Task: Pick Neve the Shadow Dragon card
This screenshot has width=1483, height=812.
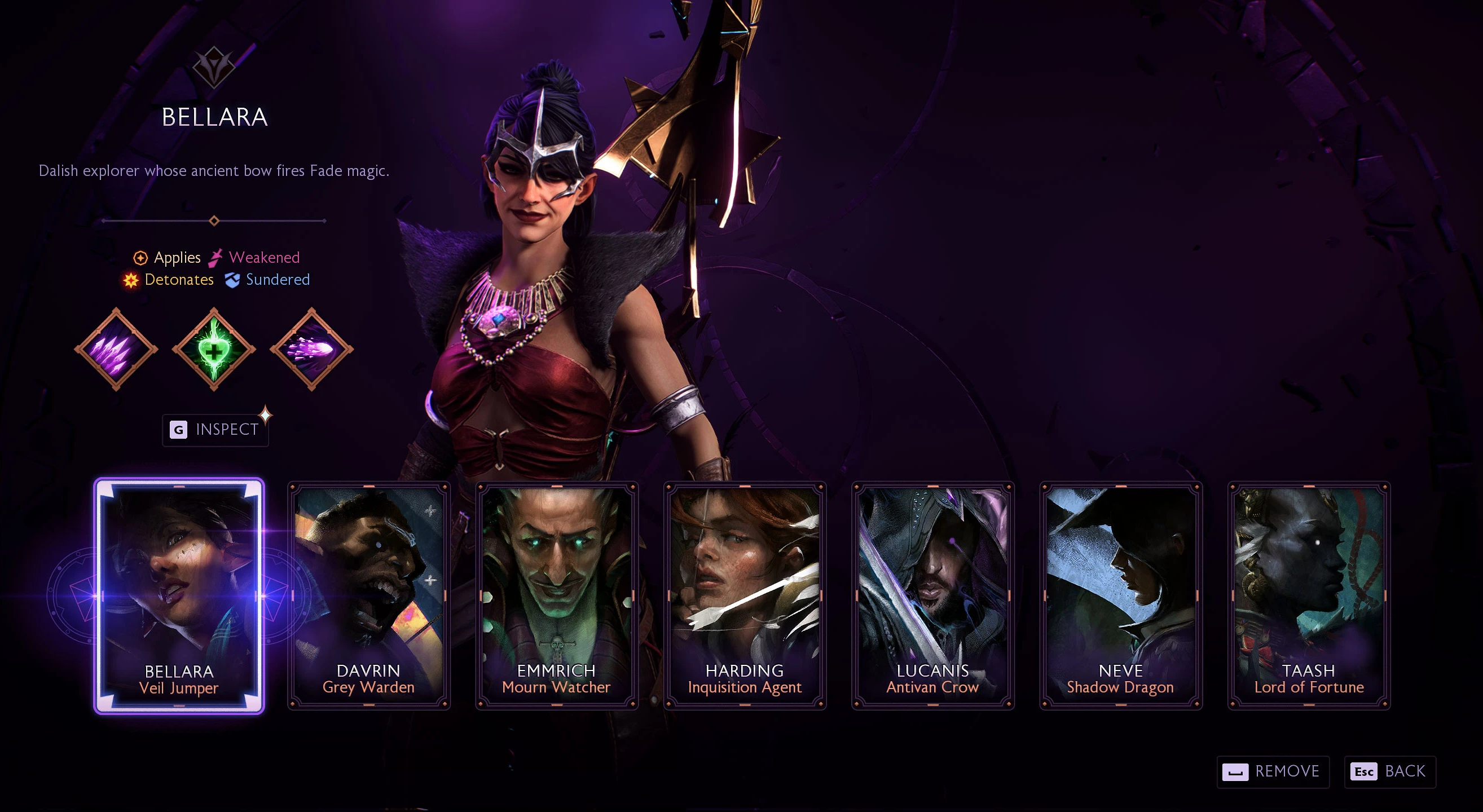Action: click(1121, 595)
